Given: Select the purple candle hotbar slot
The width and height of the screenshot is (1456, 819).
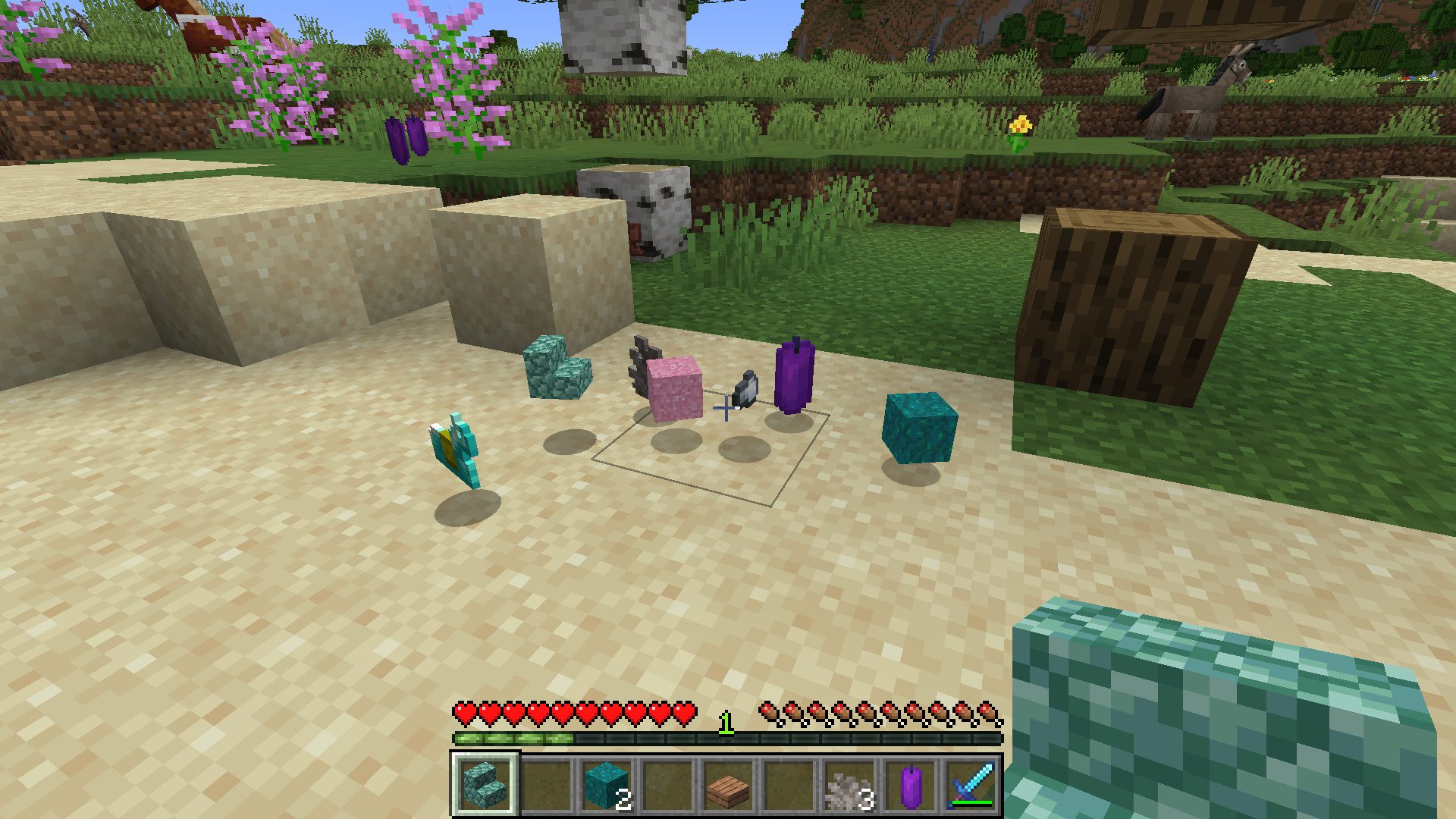Looking at the screenshot, I should click(910, 786).
